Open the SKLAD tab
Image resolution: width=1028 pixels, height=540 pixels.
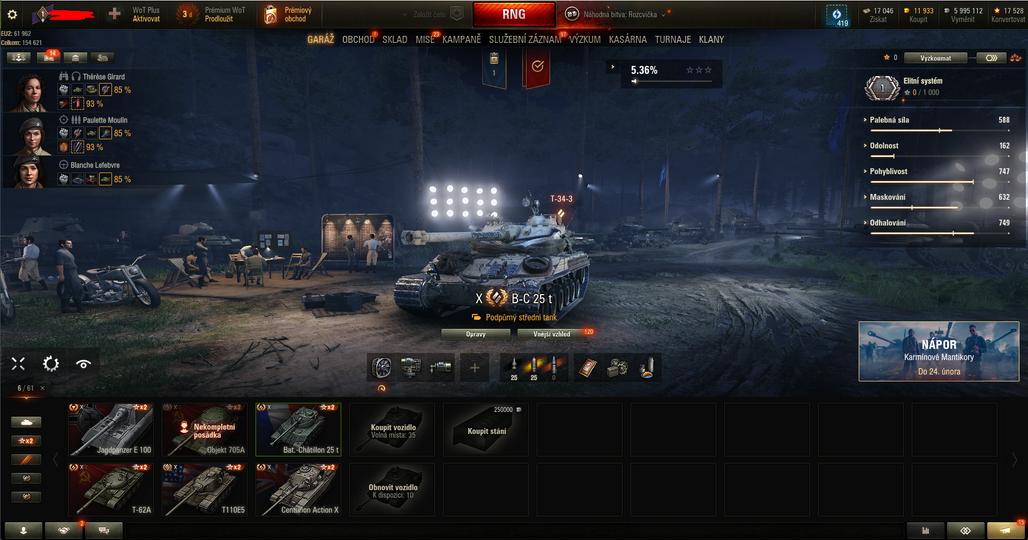pyautogui.click(x=395, y=40)
